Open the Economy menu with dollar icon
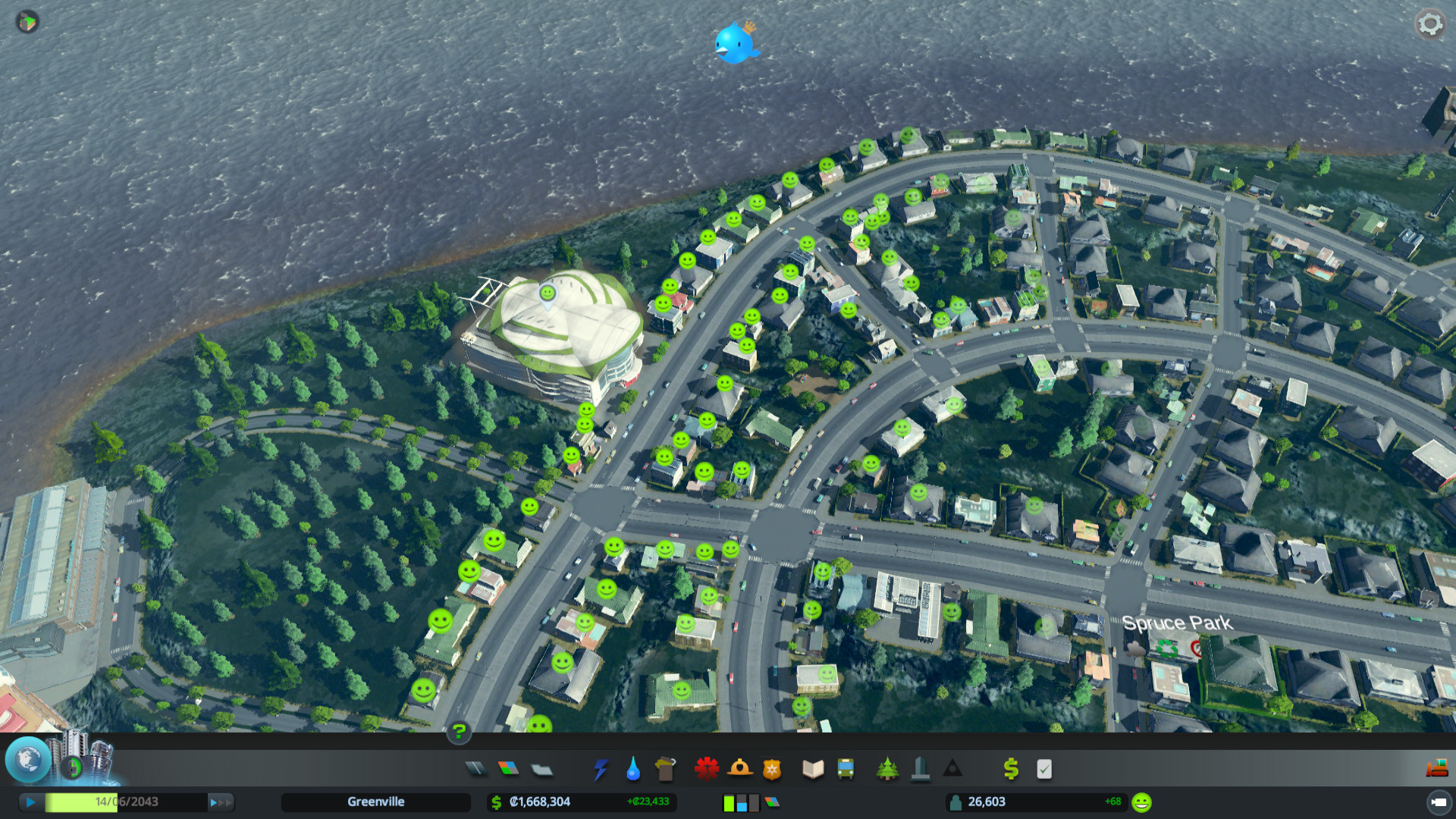The height and width of the screenshot is (819, 1456). (x=1009, y=768)
